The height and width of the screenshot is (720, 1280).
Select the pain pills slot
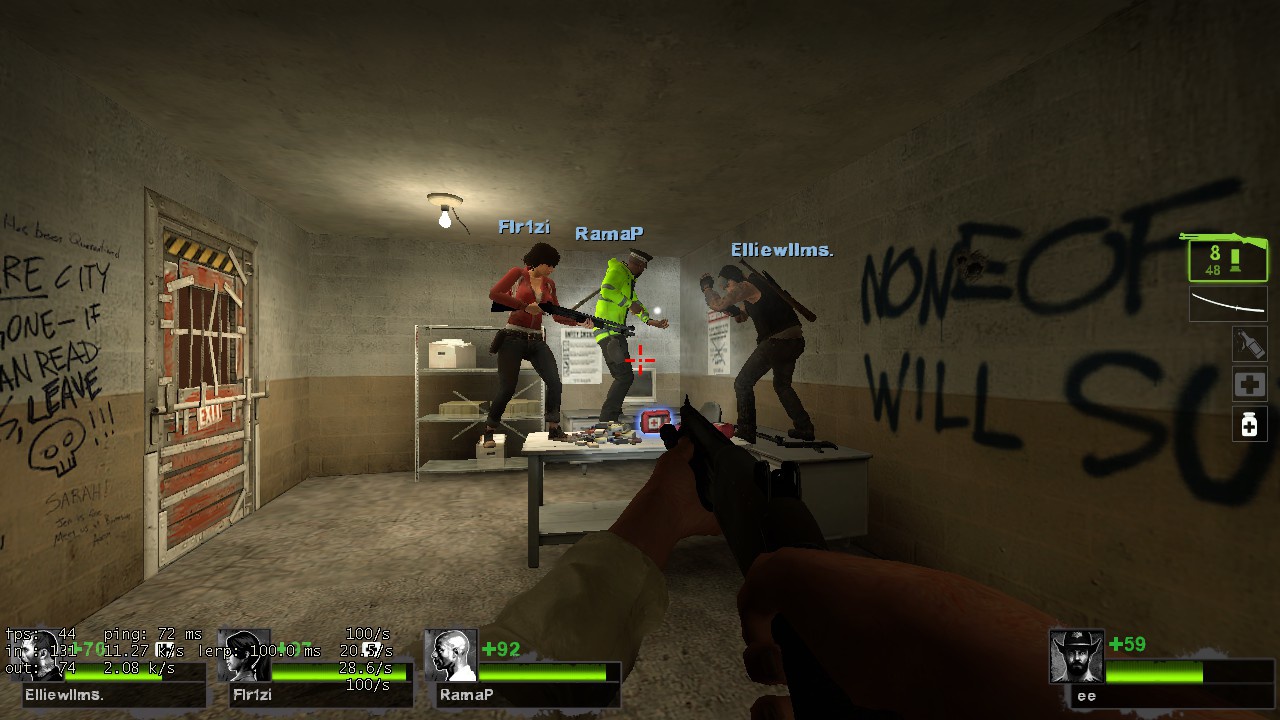1250,425
